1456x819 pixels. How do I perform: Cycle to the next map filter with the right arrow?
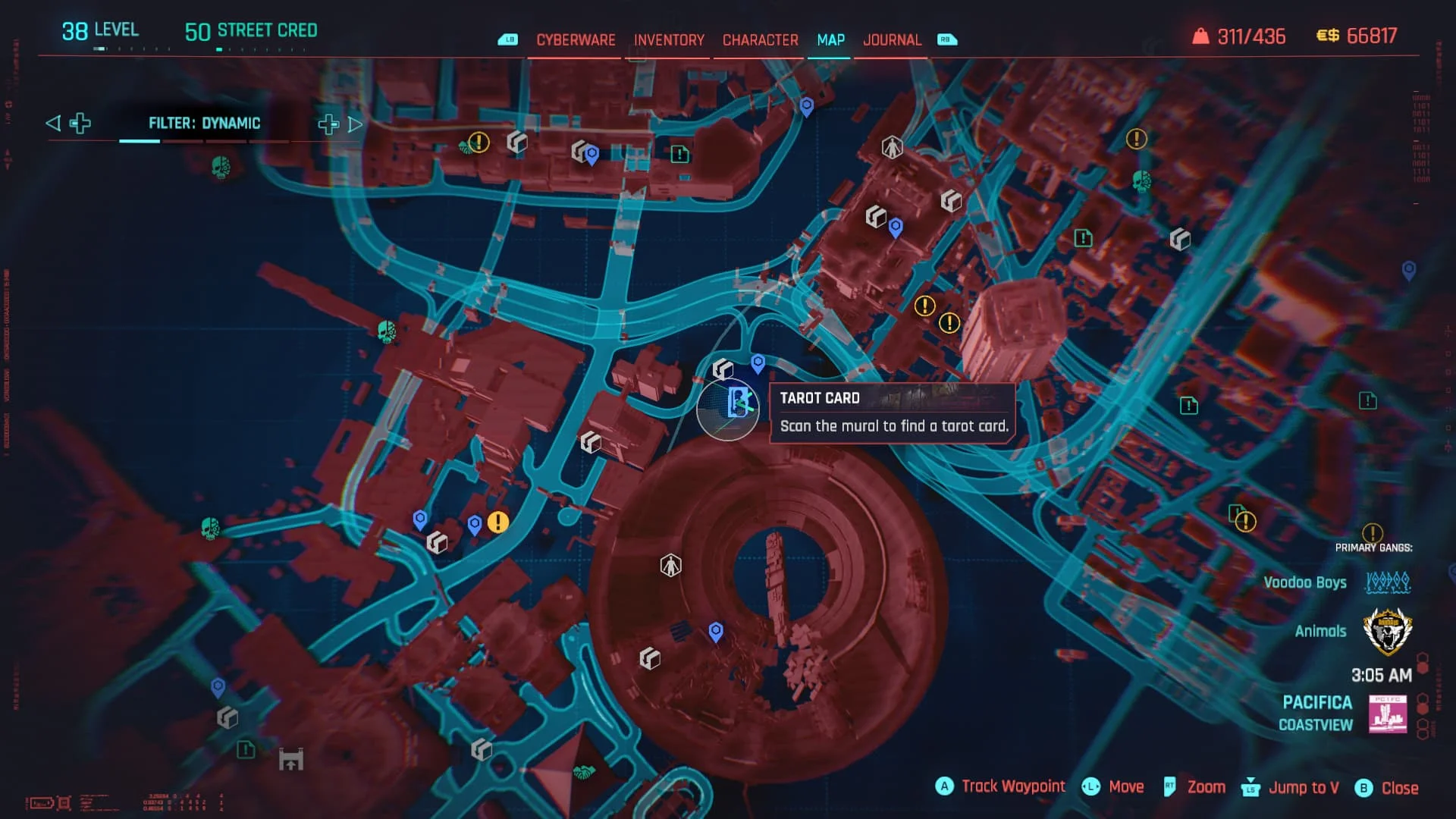pos(354,124)
